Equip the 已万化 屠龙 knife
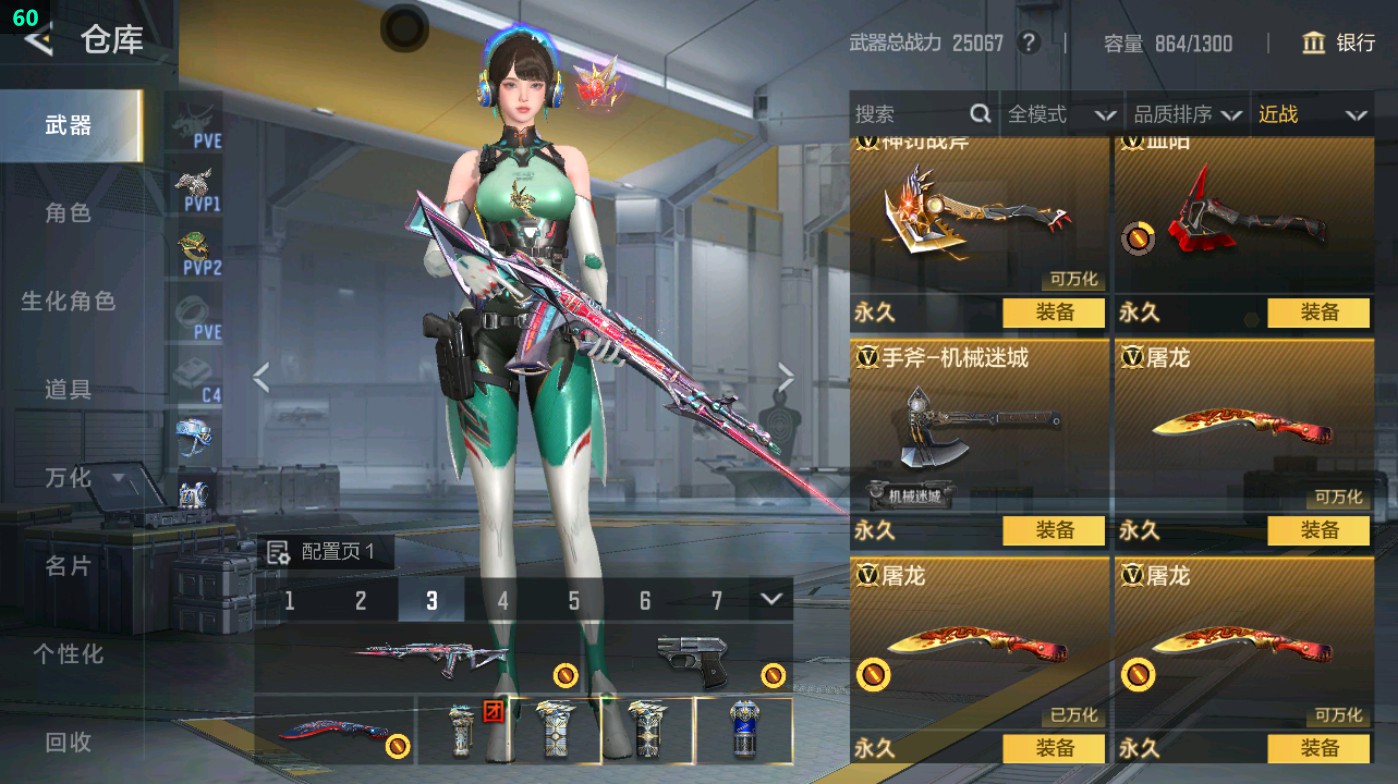 coord(1055,746)
